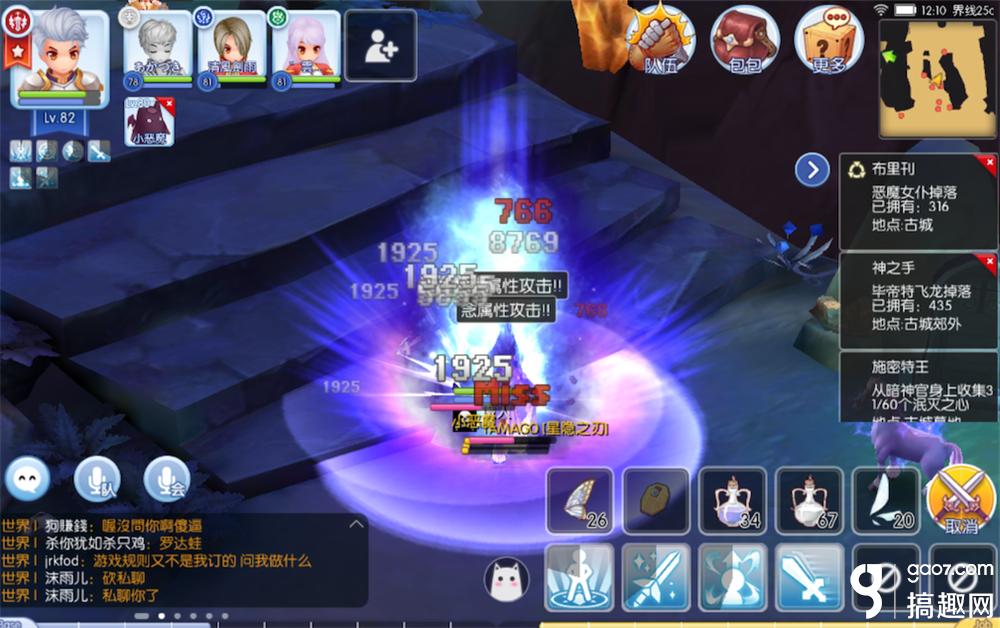Open the chat emoji speech bubble button
The height and width of the screenshot is (628, 1000).
[28, 482]
